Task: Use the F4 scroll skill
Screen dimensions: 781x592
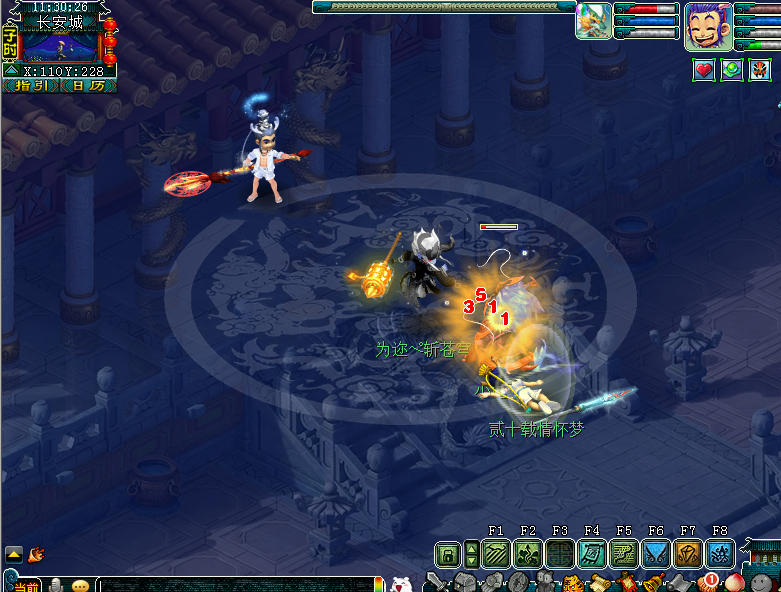Action: pyautogui.click(x=592, y=554)
